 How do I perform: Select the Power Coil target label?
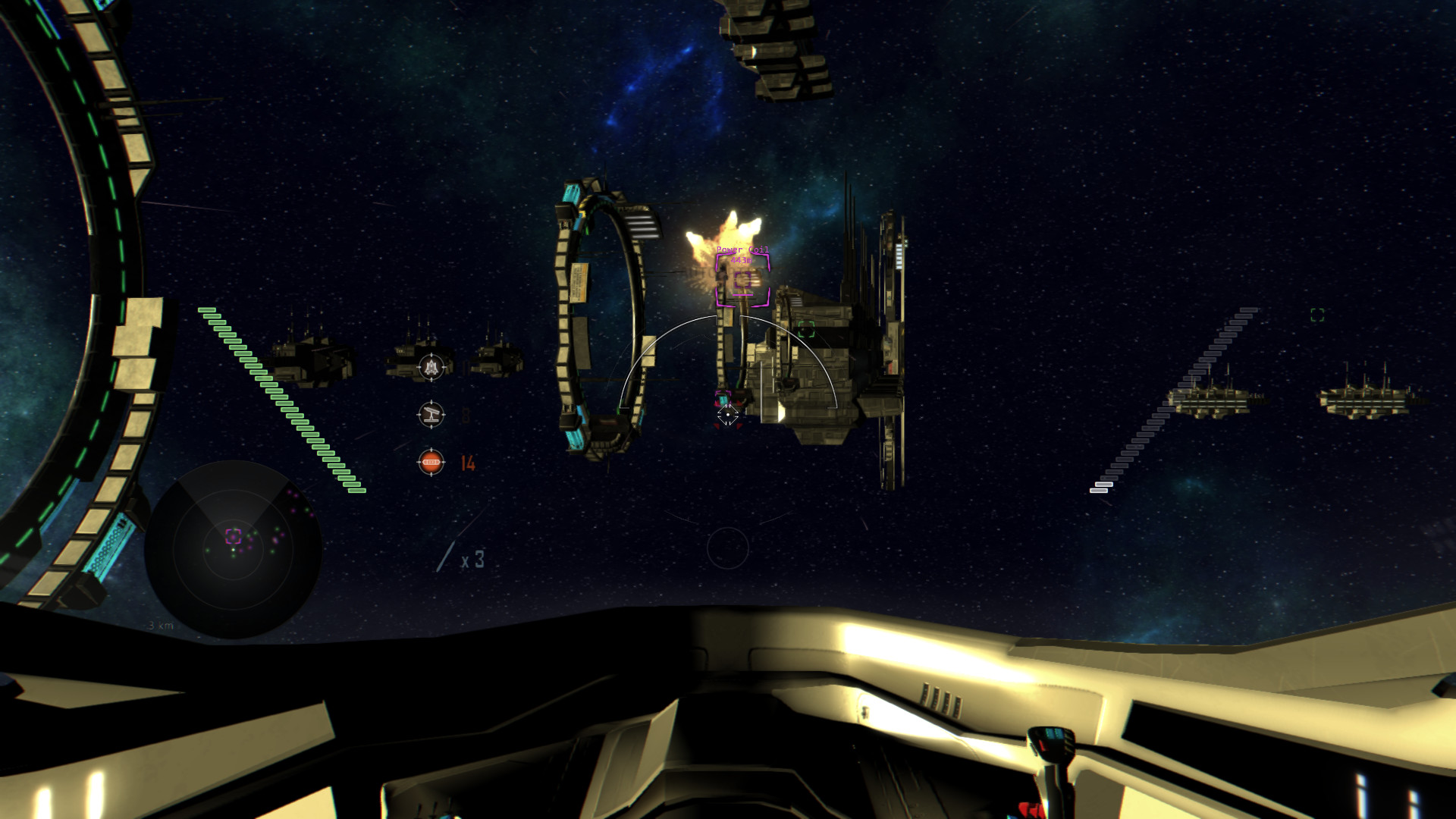click(x=742, y=250)
